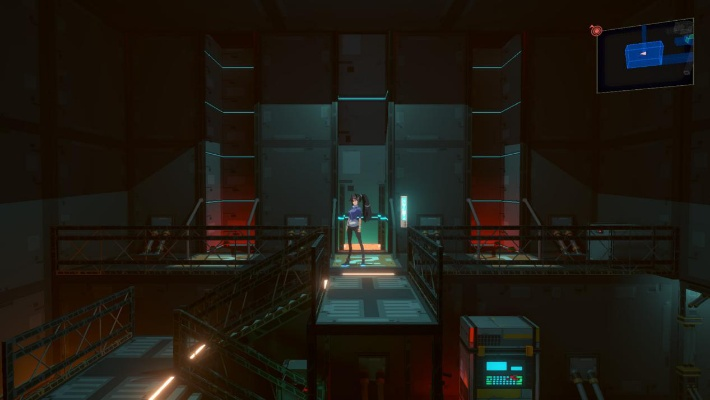Image resolution: width=710 pixels, height=400 pixels.
Task: Click the red alert icon beside minimap
Action: 596,31
